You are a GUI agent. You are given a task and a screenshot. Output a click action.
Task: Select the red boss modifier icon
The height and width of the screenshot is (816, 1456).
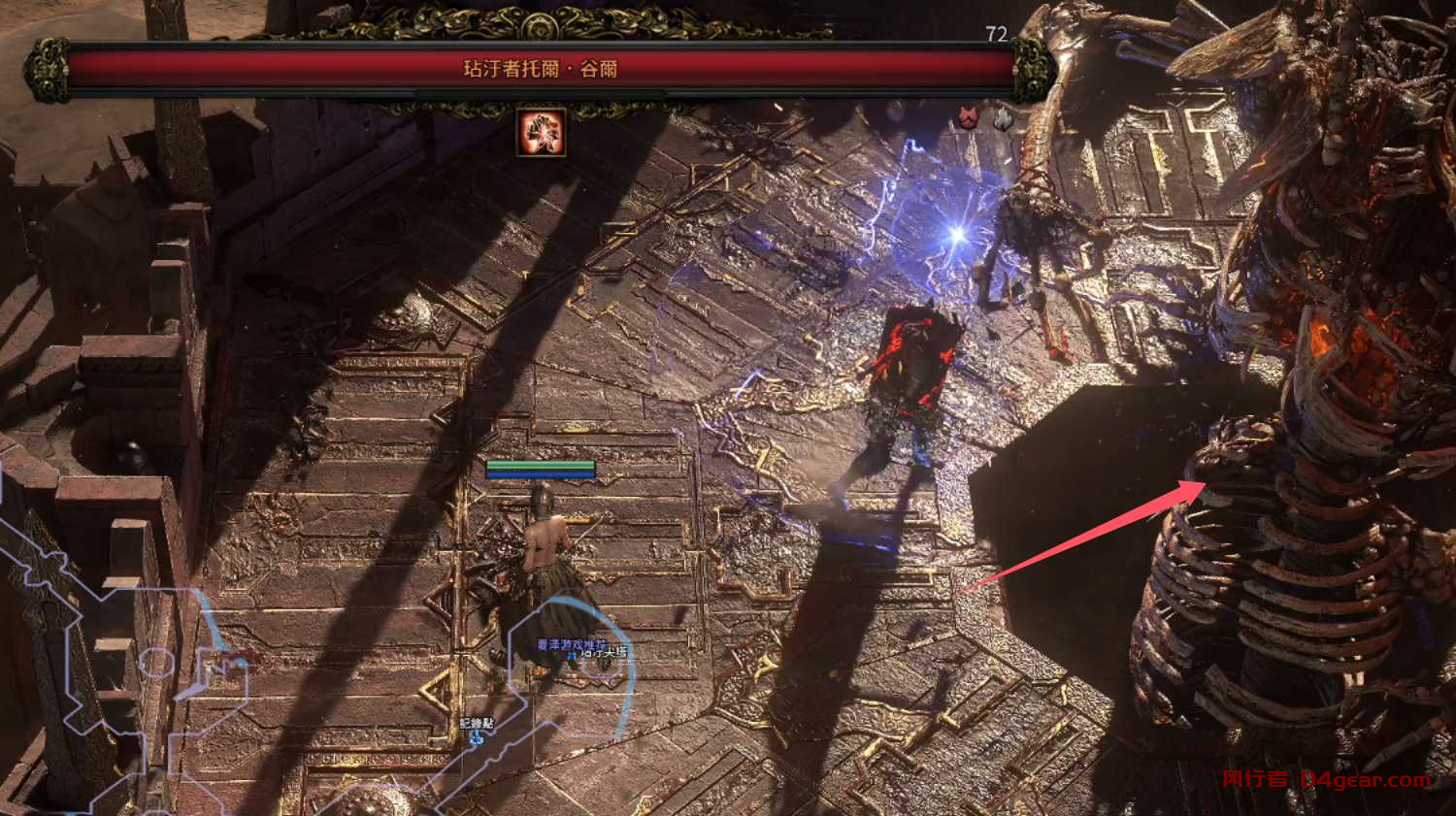pos(968,119)
